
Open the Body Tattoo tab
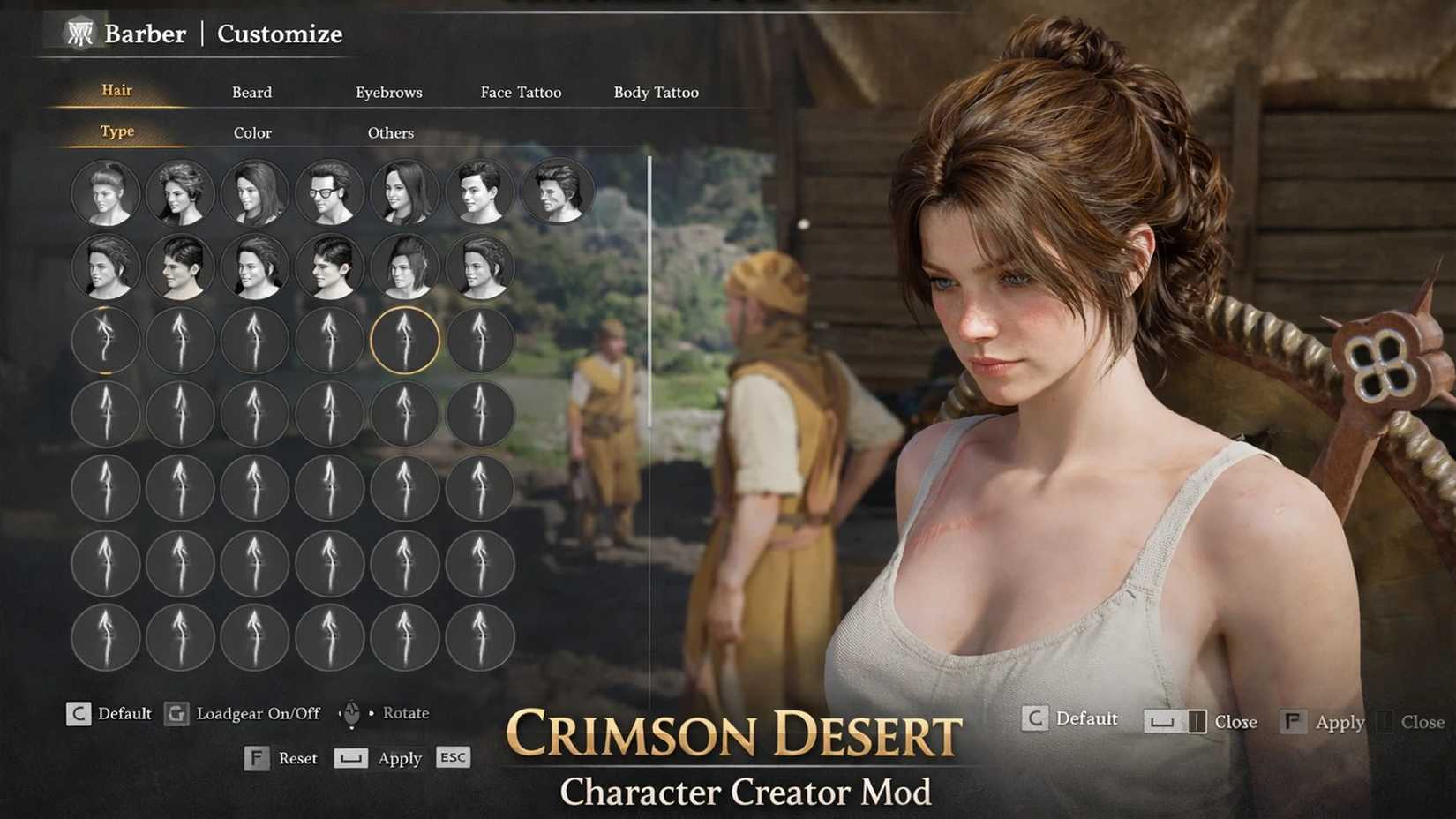click(x=657, y=92)
